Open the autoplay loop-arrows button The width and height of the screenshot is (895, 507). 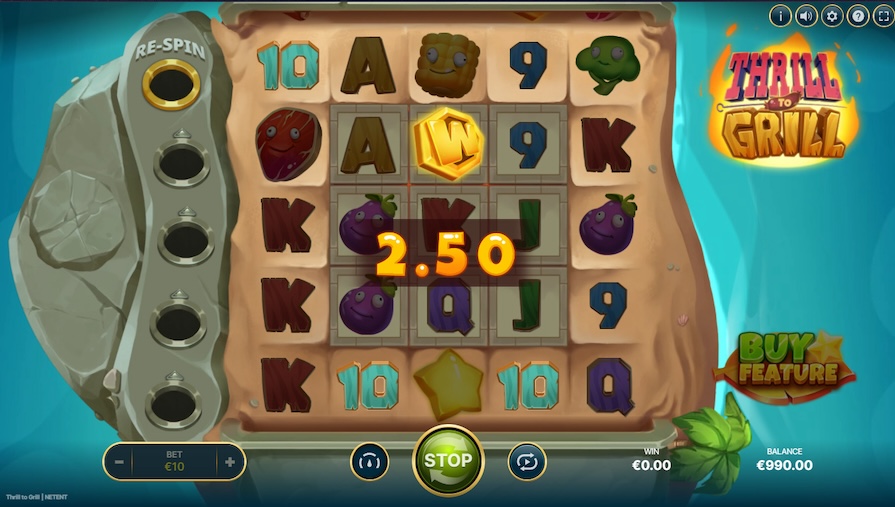tap(527, 461)
